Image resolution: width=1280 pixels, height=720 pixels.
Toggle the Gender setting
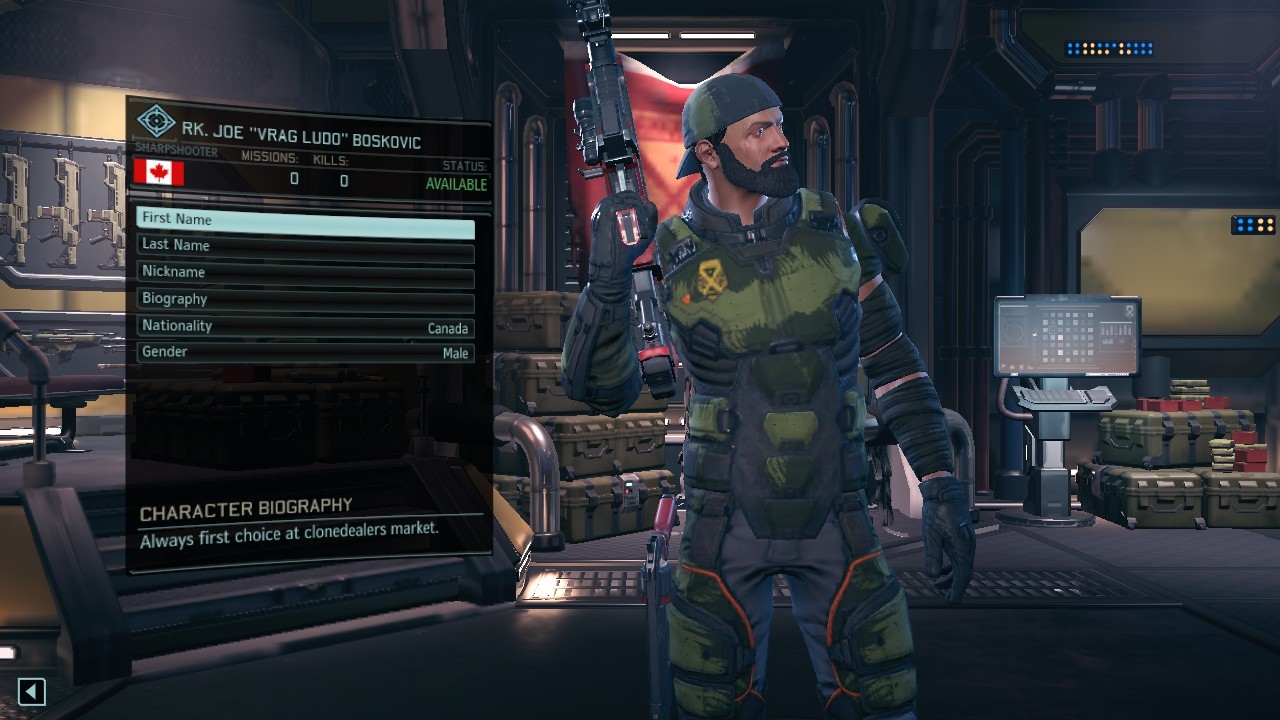pos(305,353)
